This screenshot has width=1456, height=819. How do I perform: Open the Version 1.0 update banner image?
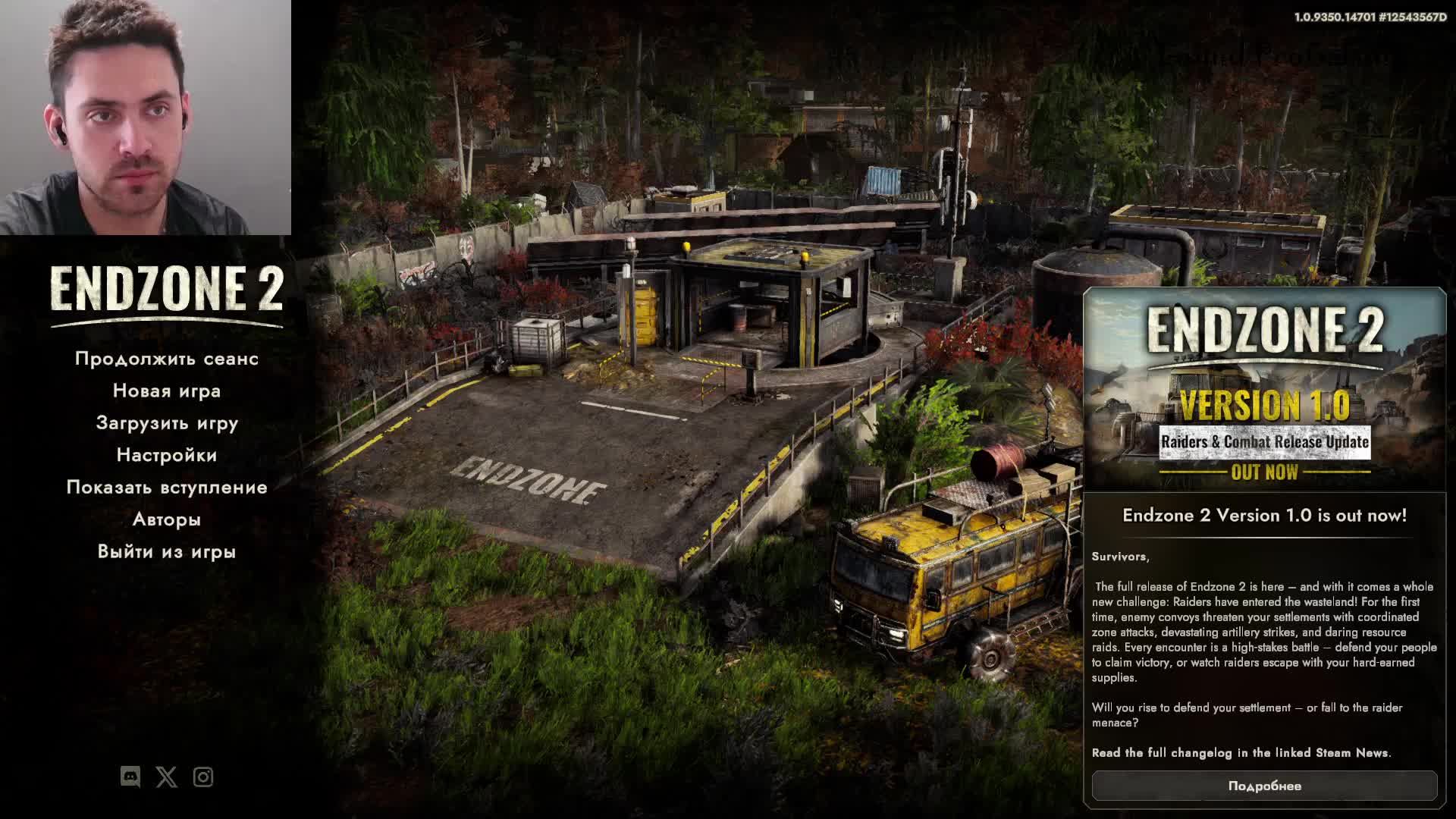point(1264,391)
